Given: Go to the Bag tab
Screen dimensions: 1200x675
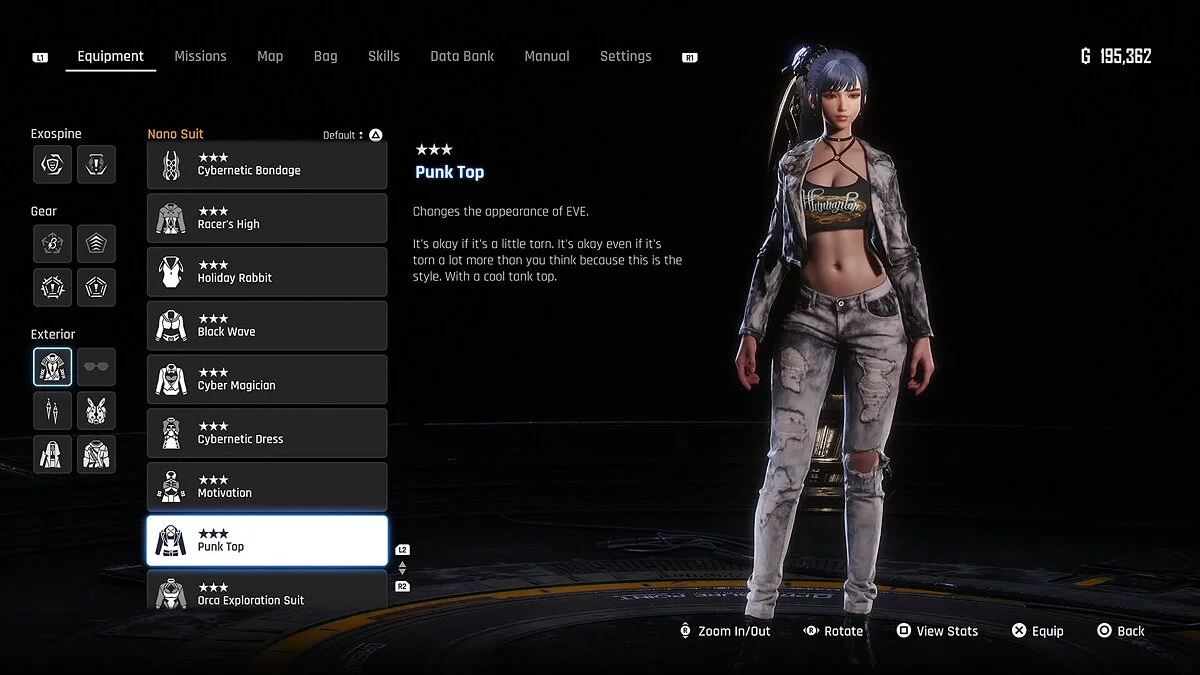Looking at the screenshot, I should click(325, 56).
